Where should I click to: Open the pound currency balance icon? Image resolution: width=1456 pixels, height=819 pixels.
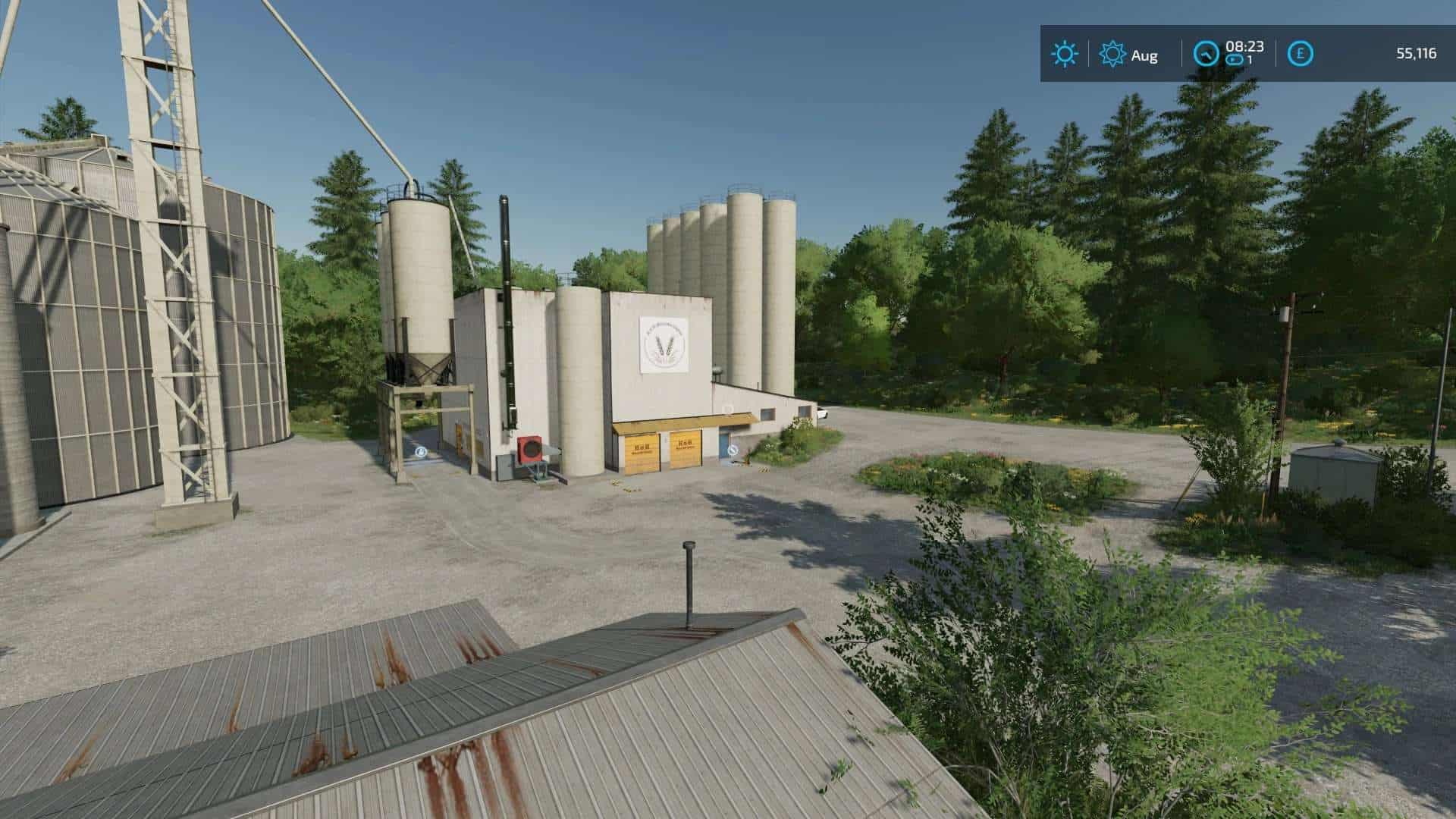tap(1301, 54)
